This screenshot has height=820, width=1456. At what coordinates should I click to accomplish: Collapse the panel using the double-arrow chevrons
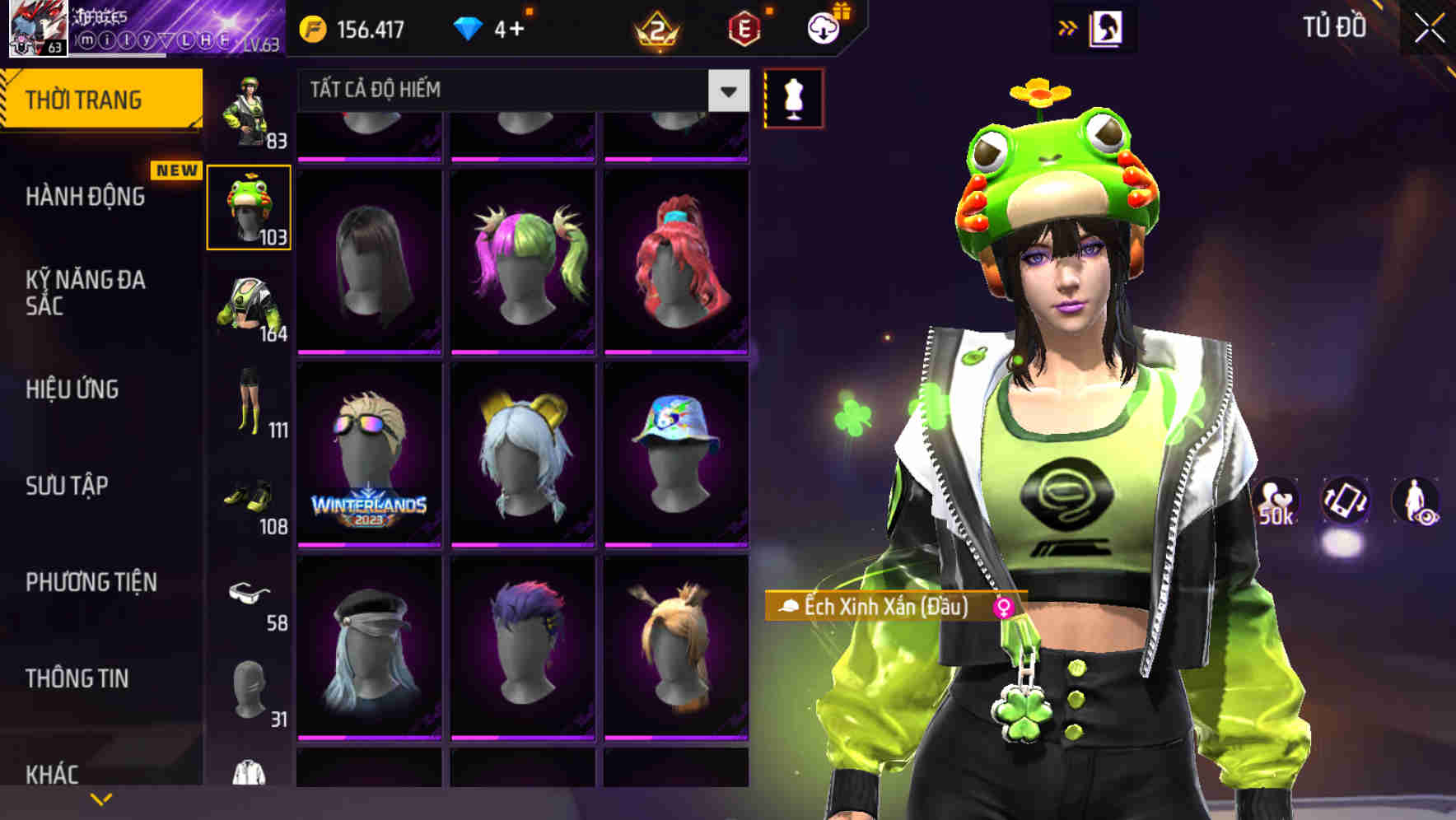1066,26
